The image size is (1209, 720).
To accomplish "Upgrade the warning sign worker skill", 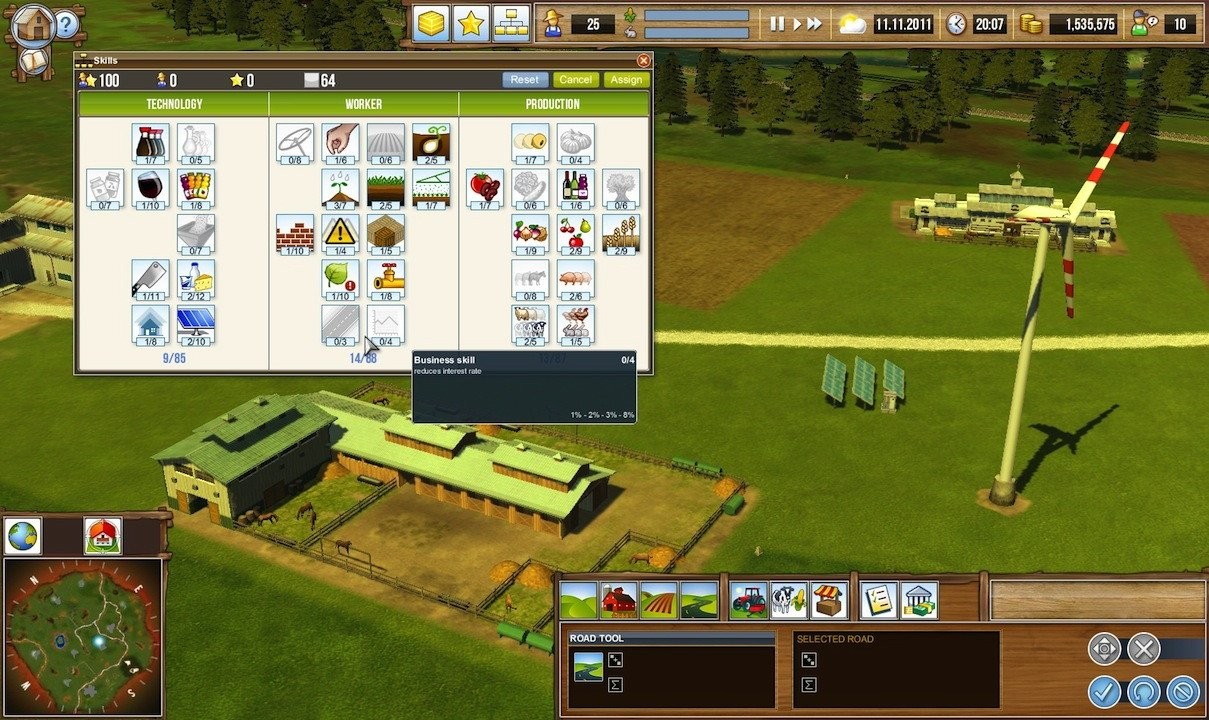I will tap(340, 233).
